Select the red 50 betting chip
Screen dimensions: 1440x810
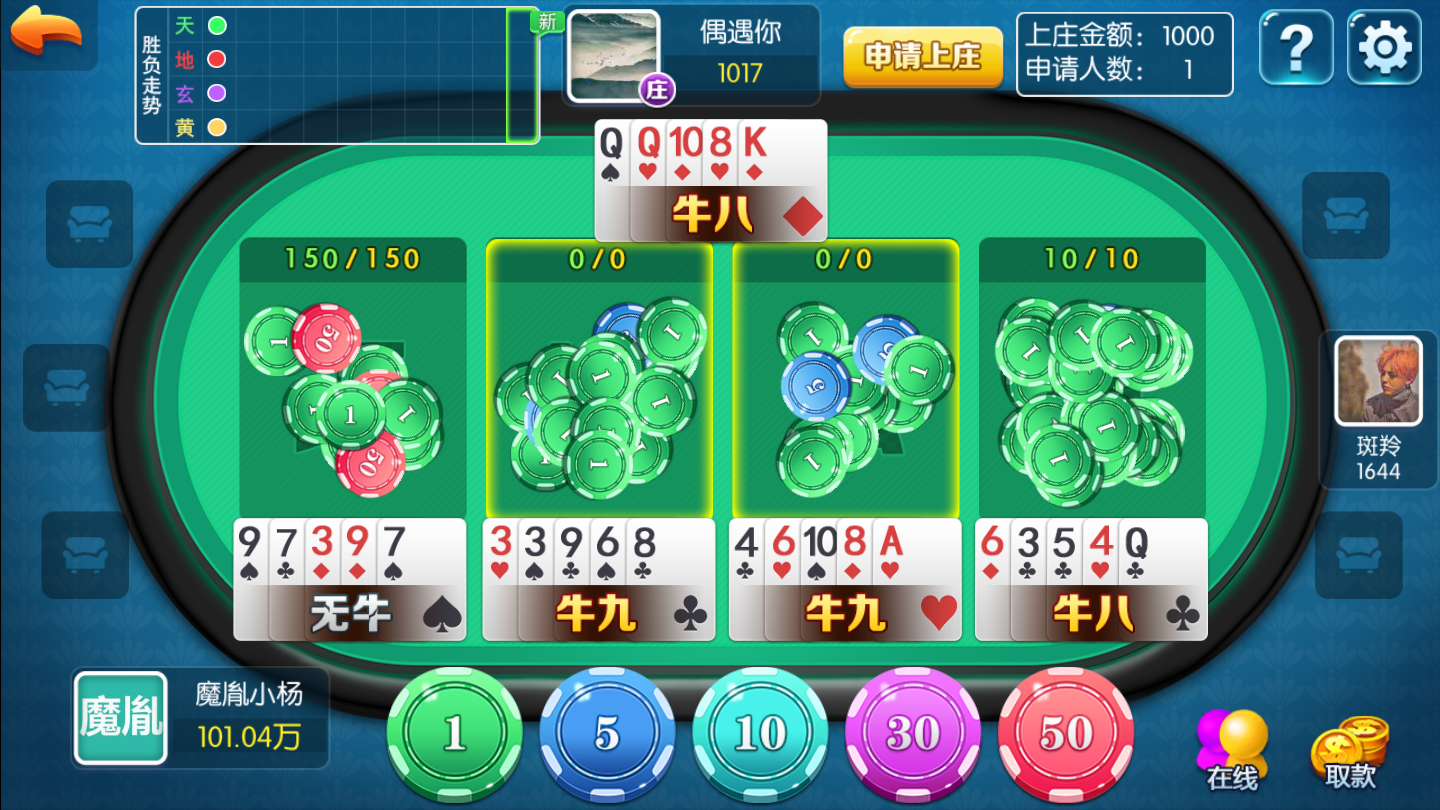[x=1065, y=735]
